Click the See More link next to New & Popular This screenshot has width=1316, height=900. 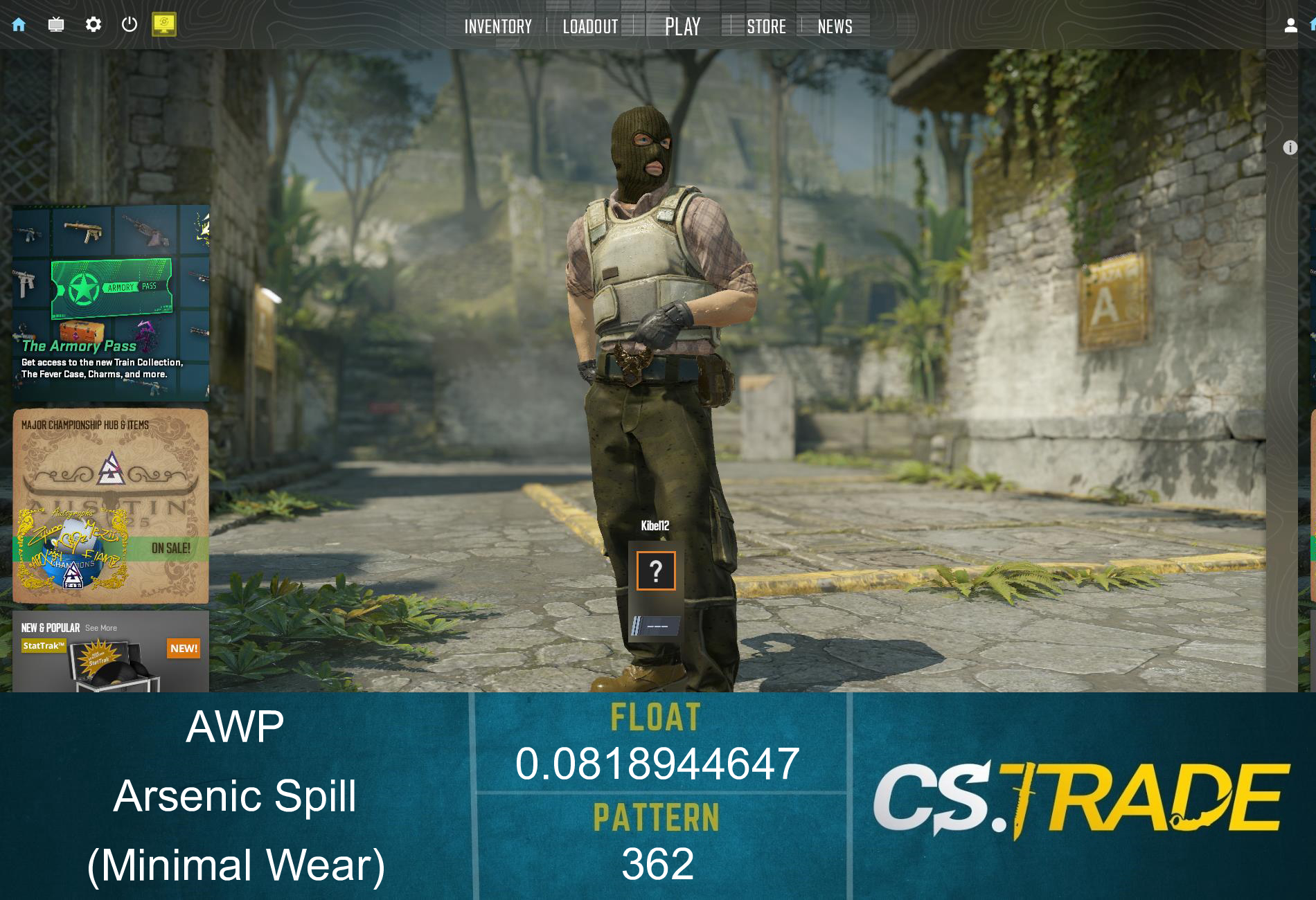(x=101, y=628)
